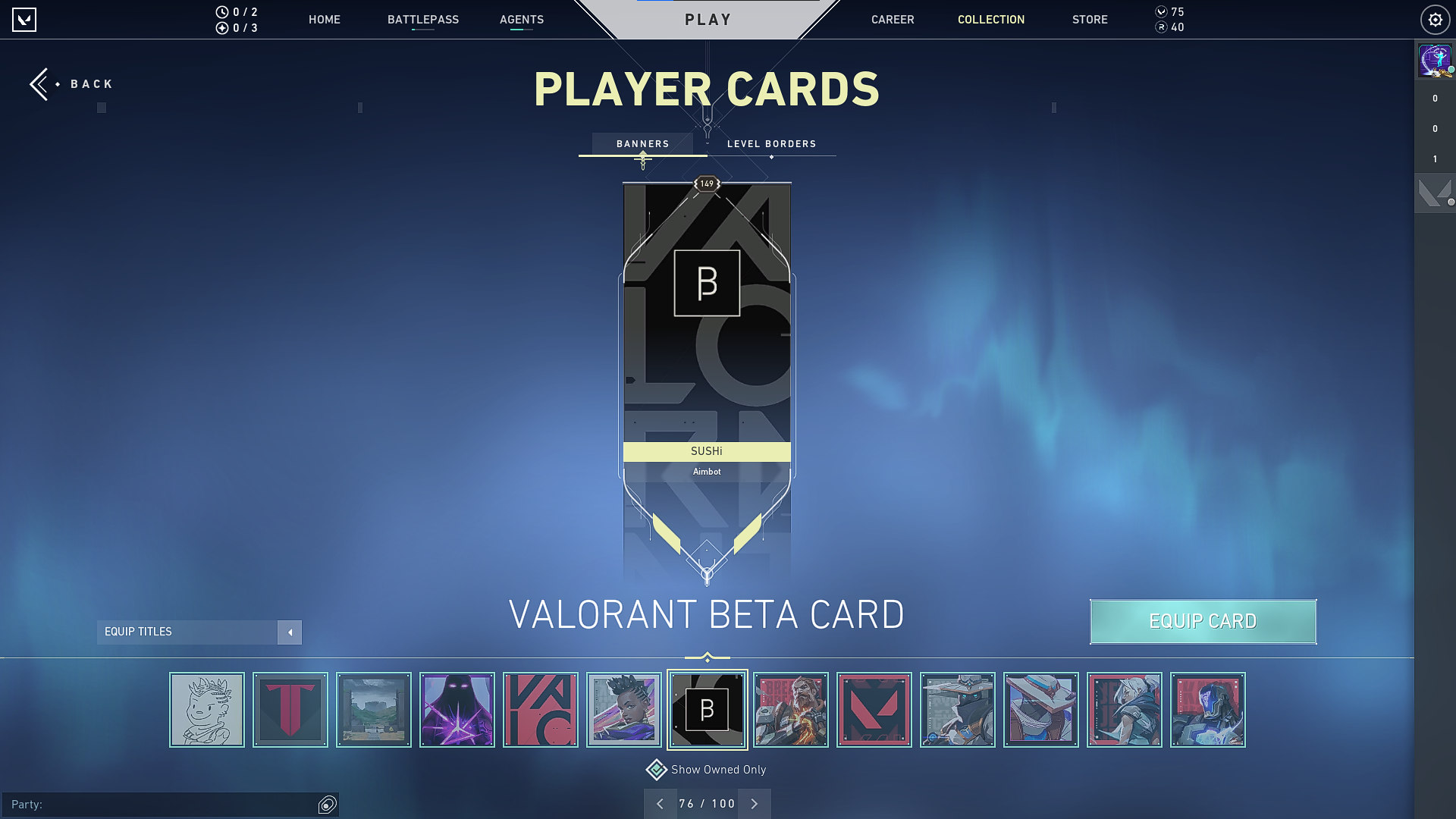Click the page counter showing 76/100
The height and width of the screenshot is (819, 1456).
point(707,803)
